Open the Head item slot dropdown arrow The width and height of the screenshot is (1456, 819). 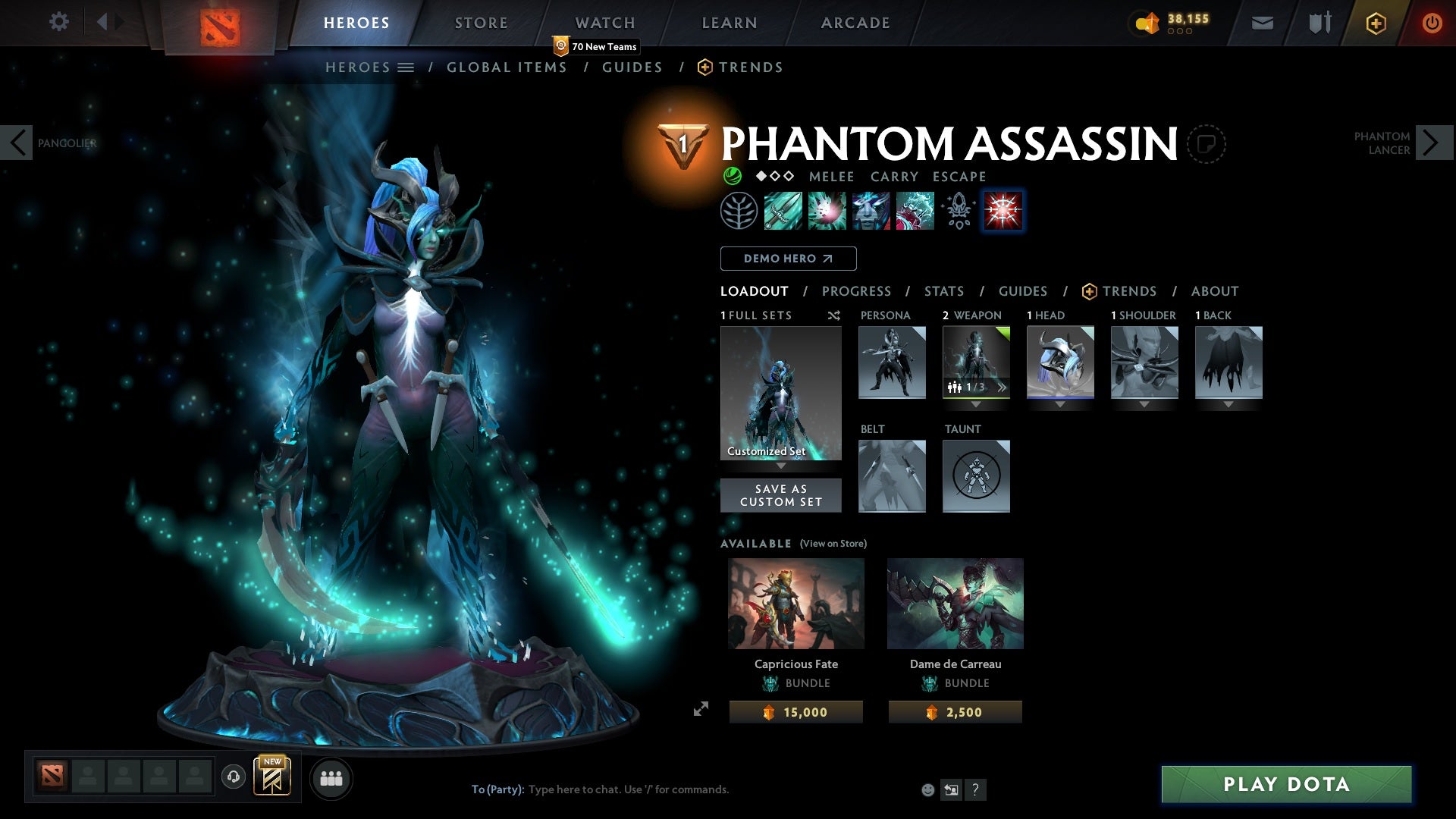[1060, 404]
